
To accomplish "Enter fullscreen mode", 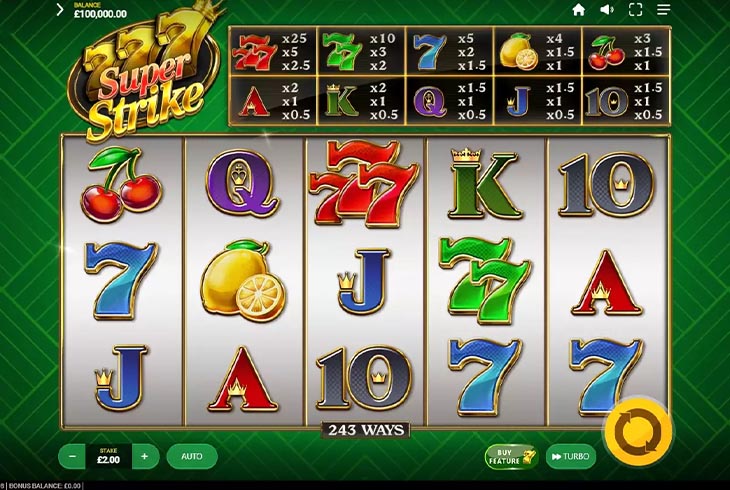I will 635,10.
